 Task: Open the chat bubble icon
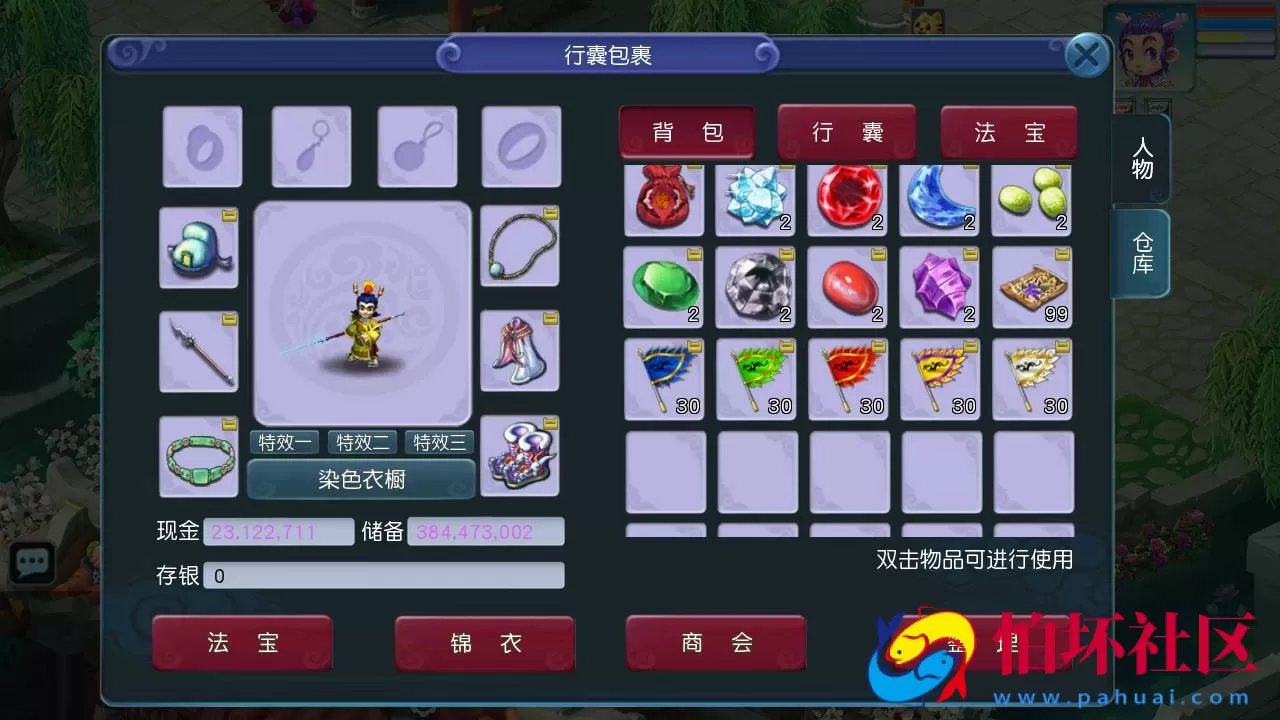(x=31, y=561)
